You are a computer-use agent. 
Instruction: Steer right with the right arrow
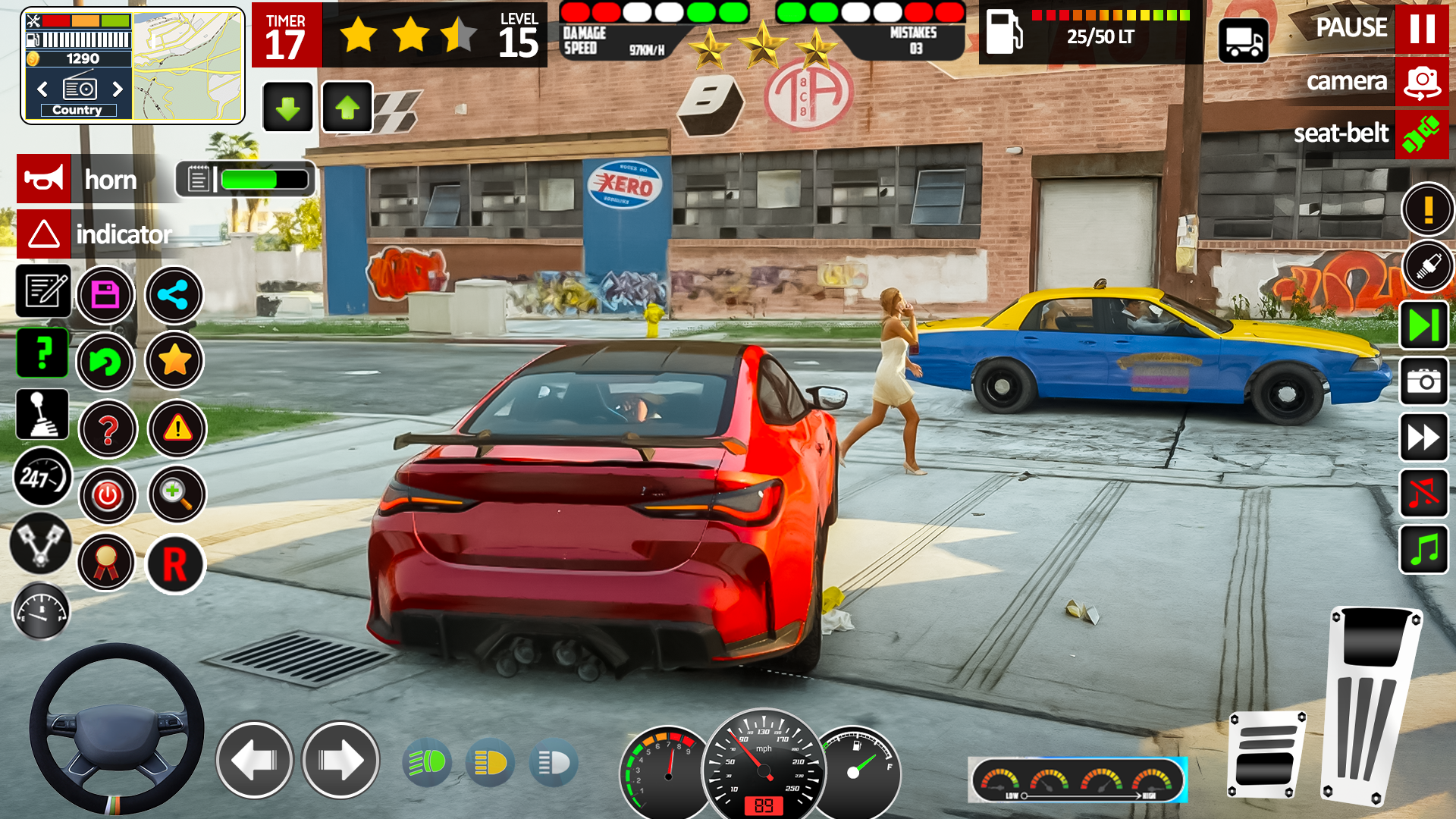[340, 760]
